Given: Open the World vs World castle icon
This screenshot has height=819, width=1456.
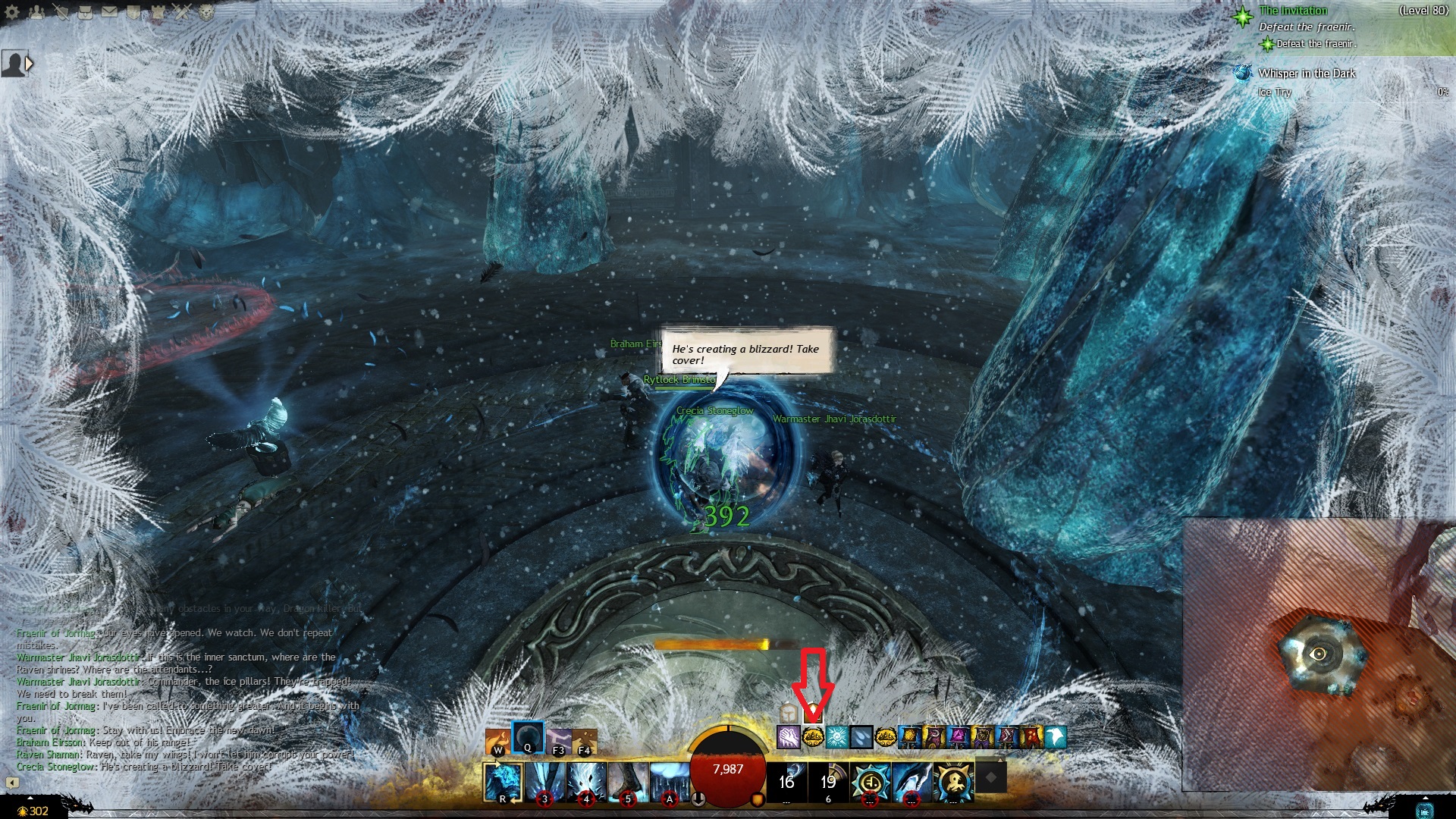Looking at the screenshot, I should click(158, 12).
